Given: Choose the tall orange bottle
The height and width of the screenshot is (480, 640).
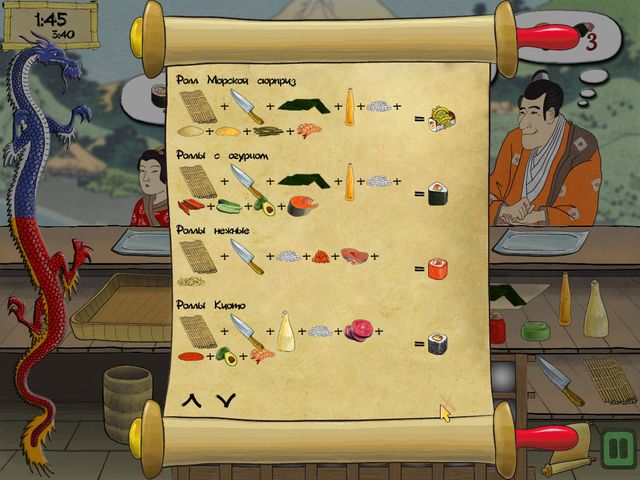Looking at the screenshot, I should (x=565, y=300).
